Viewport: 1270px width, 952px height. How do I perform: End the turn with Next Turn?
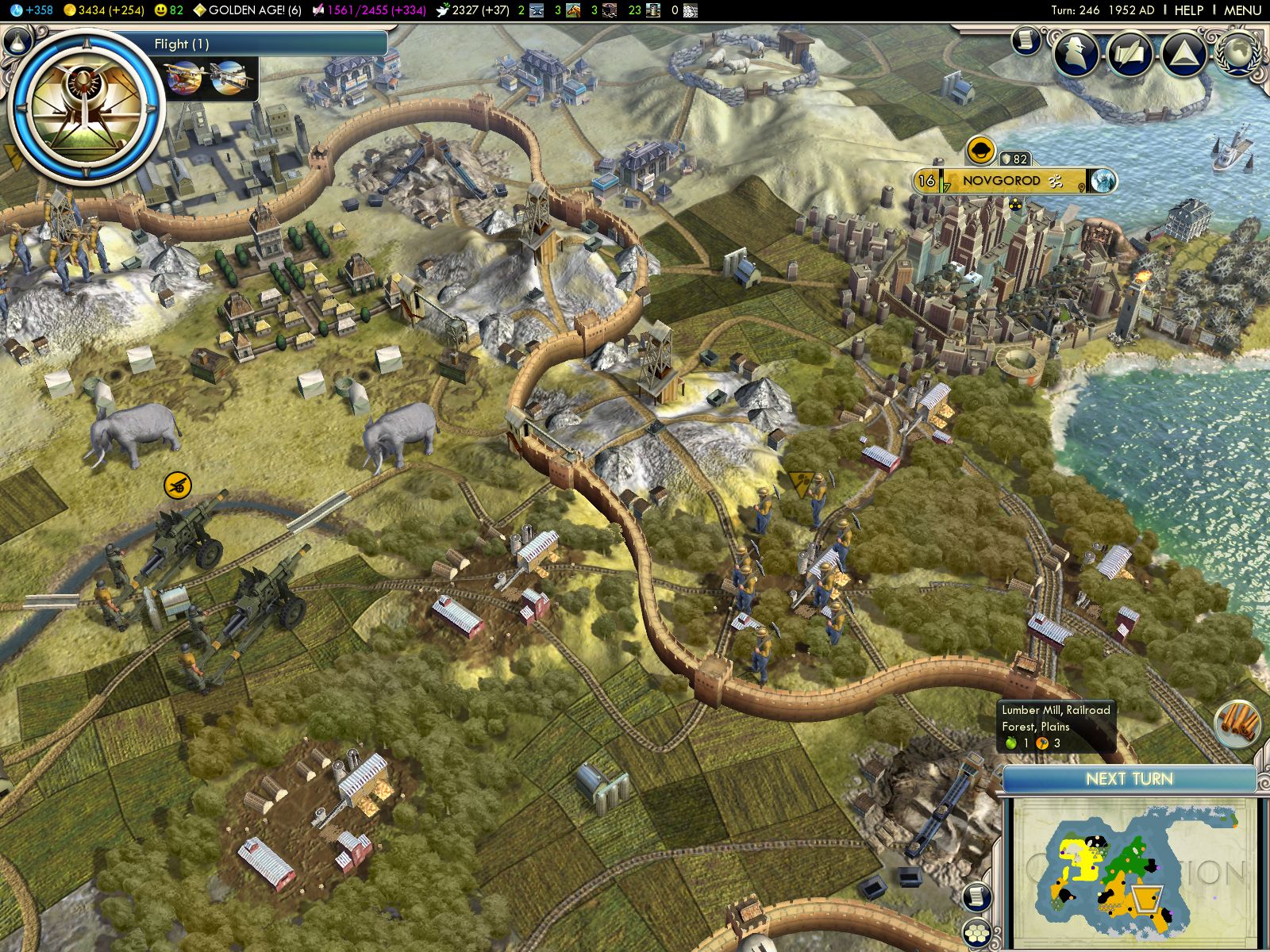coord(1129,779)
